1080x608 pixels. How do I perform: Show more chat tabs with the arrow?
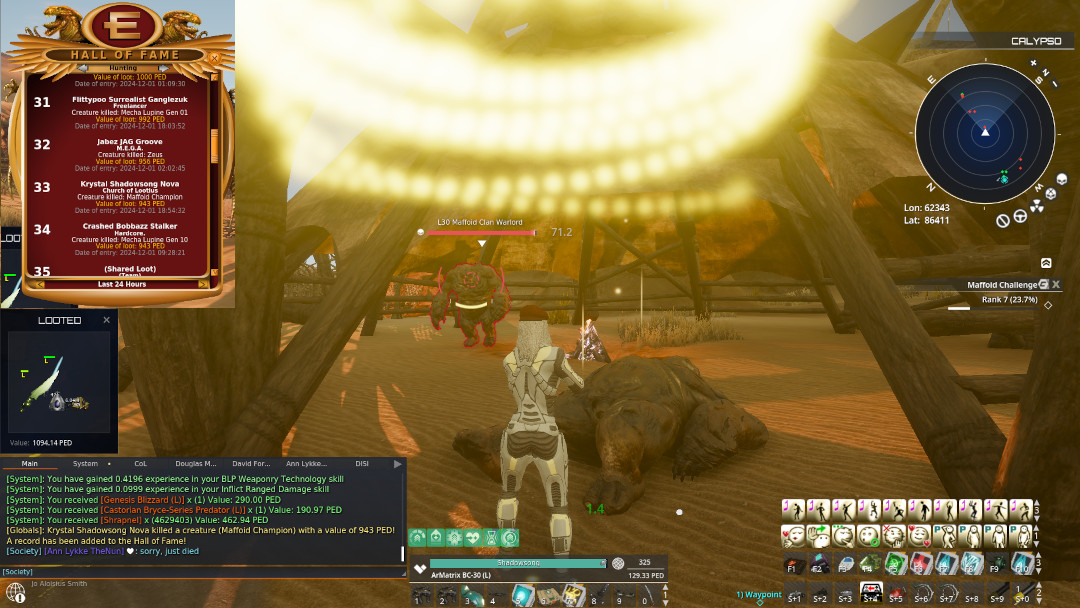pos(398,464)
